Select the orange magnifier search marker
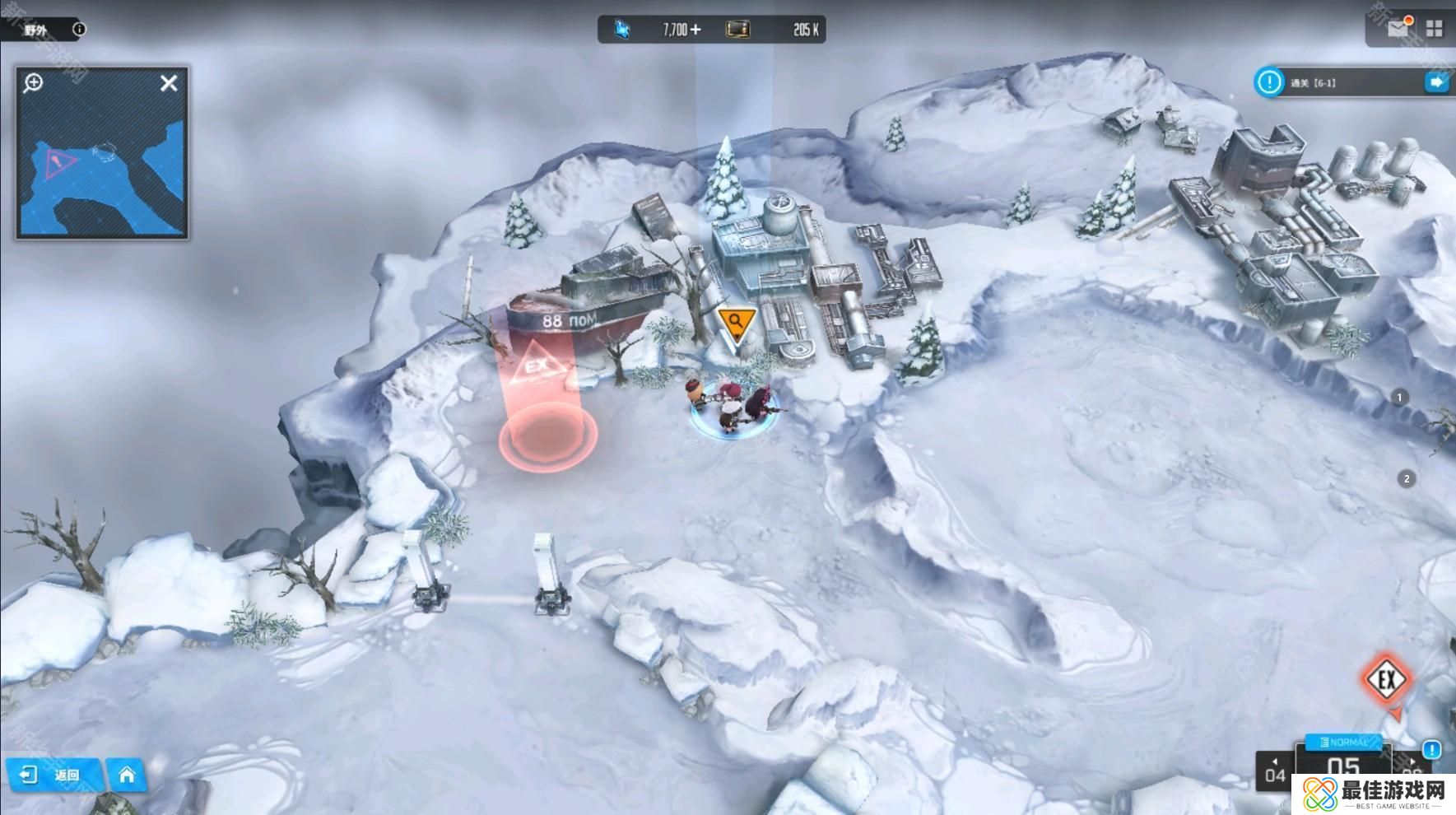1456x815 pixels. click(x=736, y=322)
